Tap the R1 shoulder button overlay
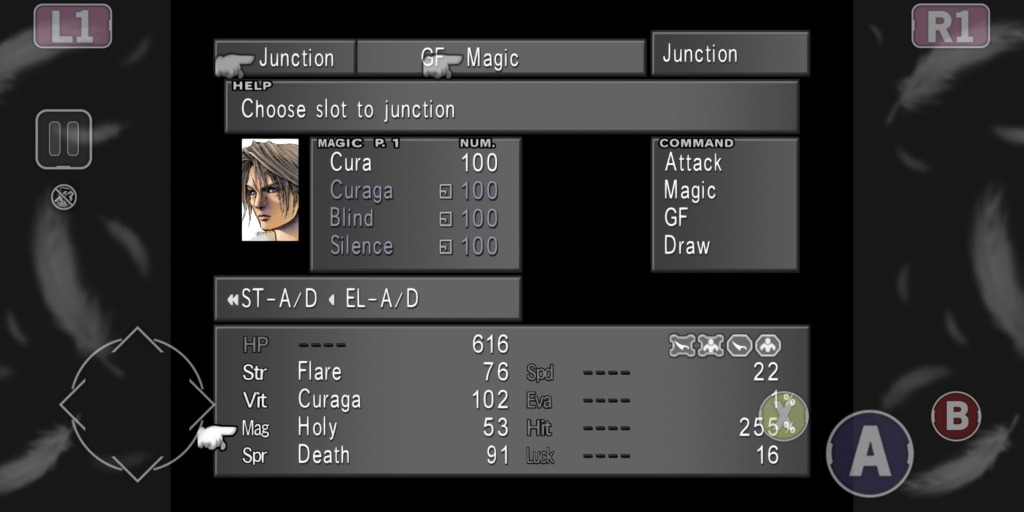Viewport: 1024px width, 512px height. (950, 26)
